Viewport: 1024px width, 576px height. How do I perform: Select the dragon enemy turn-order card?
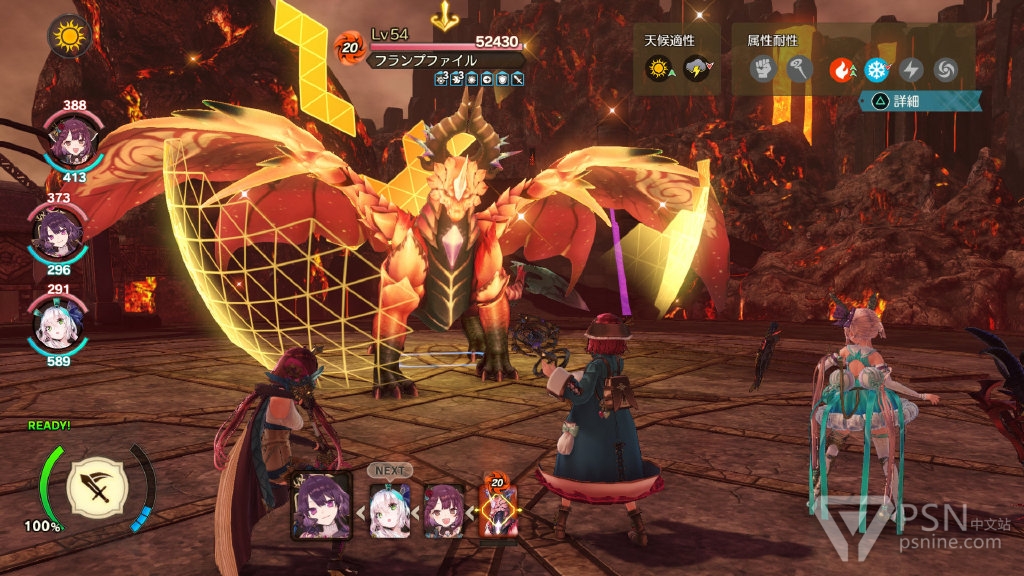499,508
